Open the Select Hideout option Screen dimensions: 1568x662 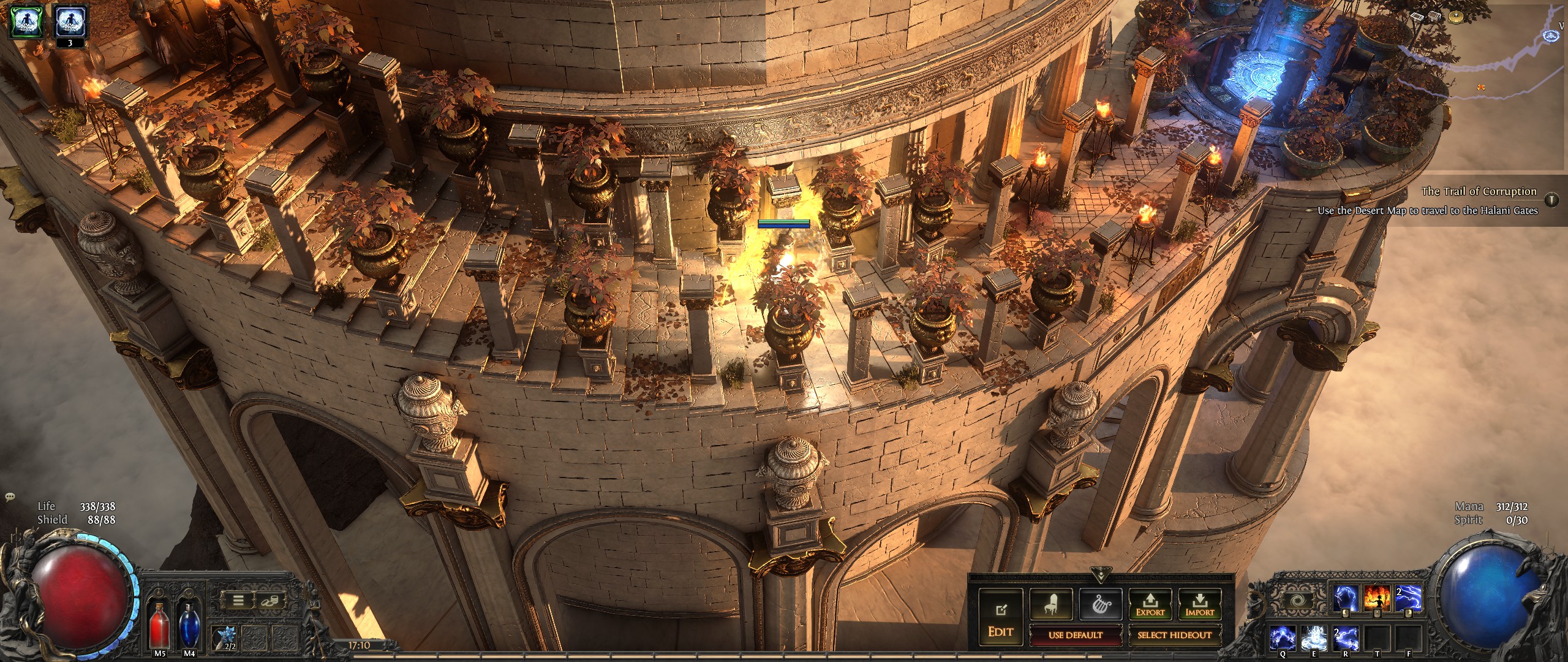tap(1174, 635)
